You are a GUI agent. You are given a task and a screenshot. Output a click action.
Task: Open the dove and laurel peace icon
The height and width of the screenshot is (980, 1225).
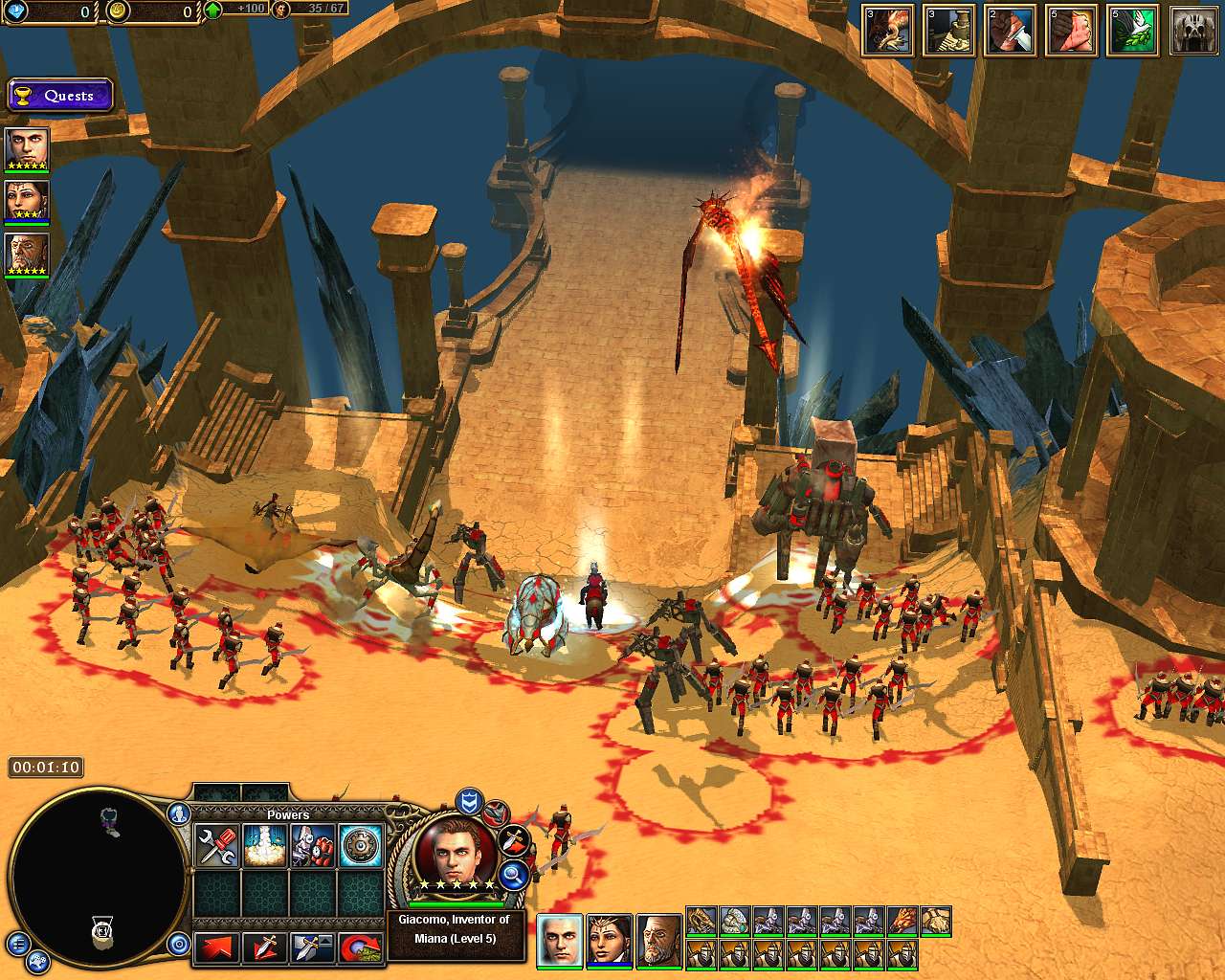(x=1132, y=31)
